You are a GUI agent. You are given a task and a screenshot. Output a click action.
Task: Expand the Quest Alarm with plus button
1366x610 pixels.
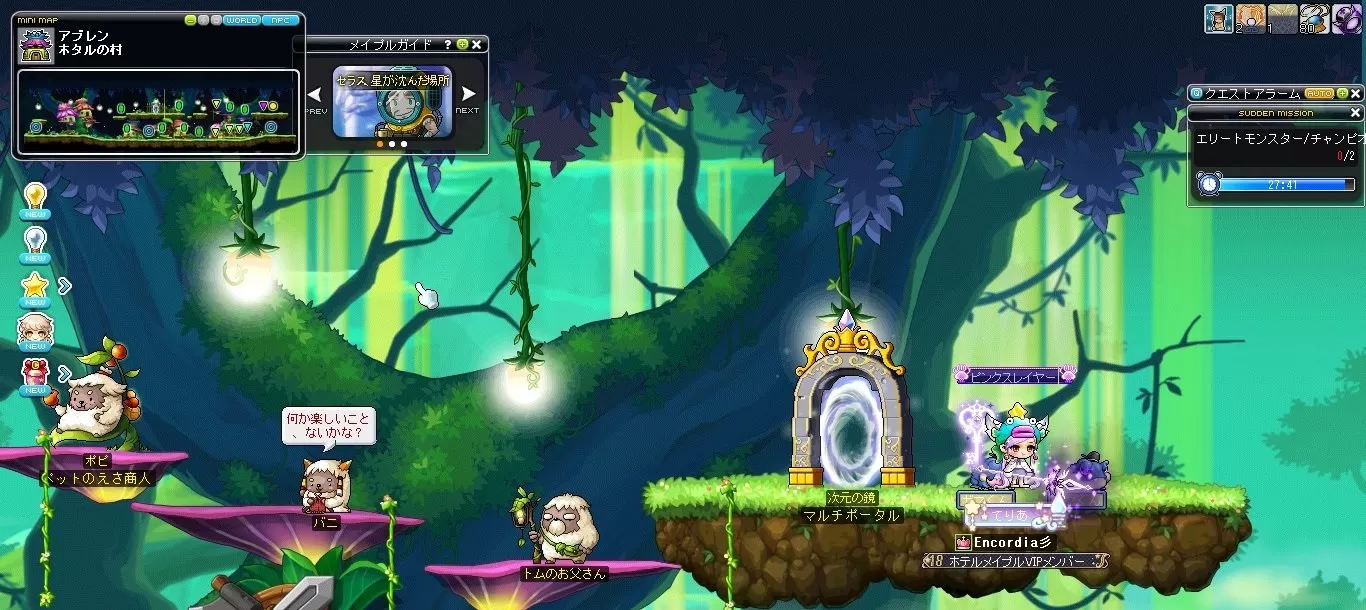point(1341,93)
